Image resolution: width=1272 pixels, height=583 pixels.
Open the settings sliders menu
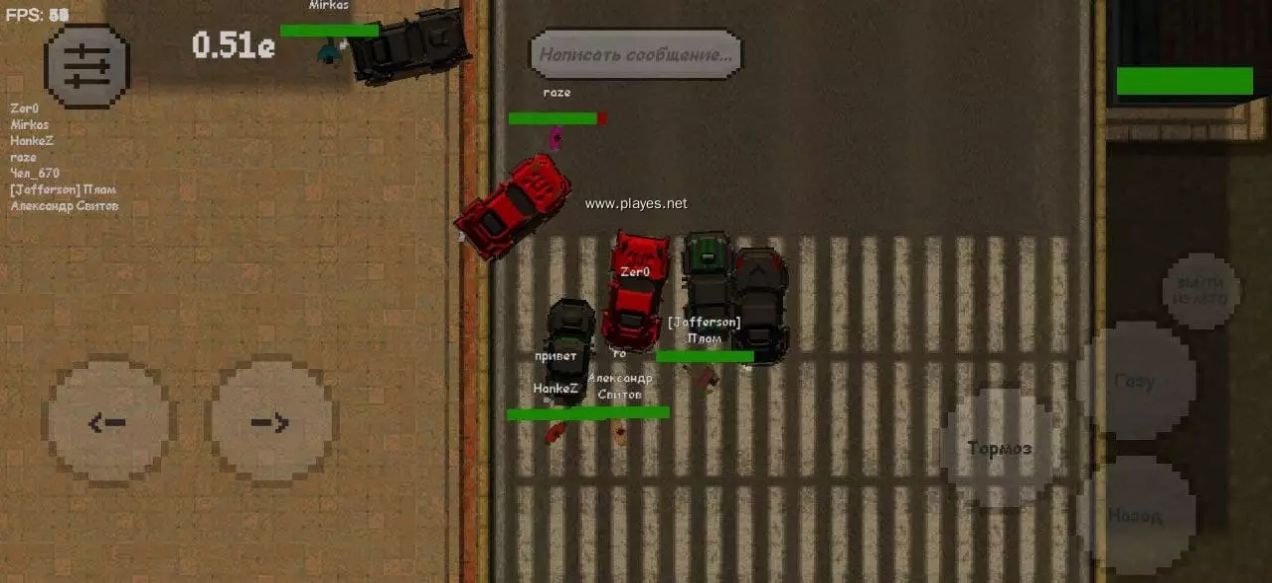87,66
